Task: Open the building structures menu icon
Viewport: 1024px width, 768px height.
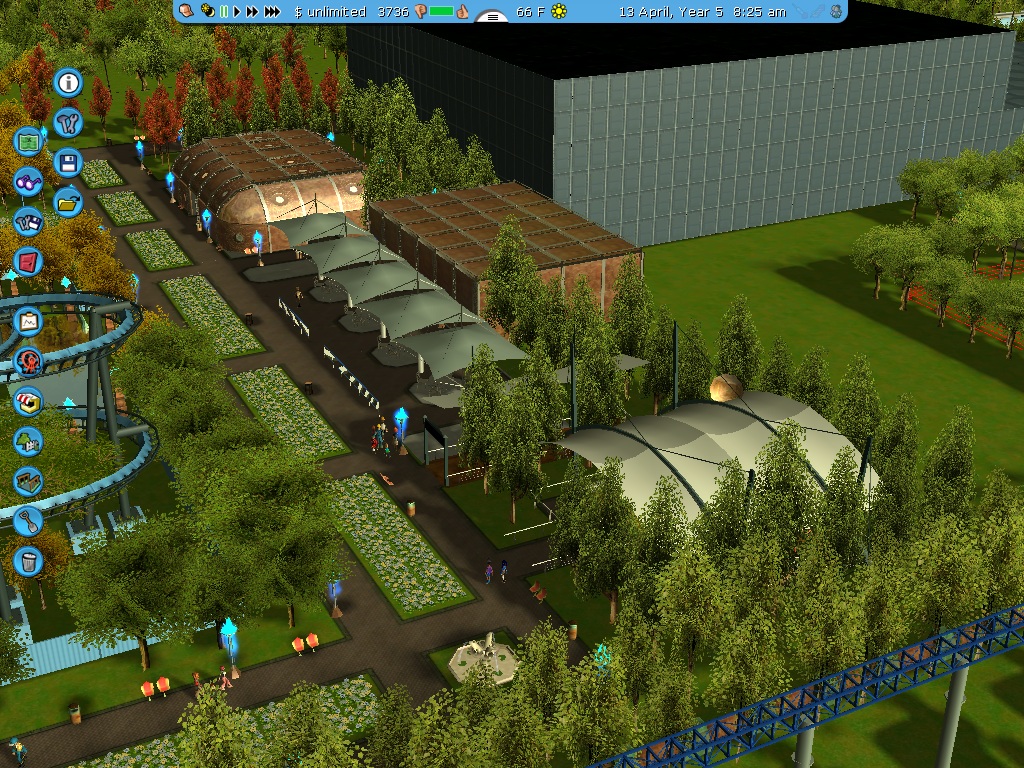Action: point(28,481)
